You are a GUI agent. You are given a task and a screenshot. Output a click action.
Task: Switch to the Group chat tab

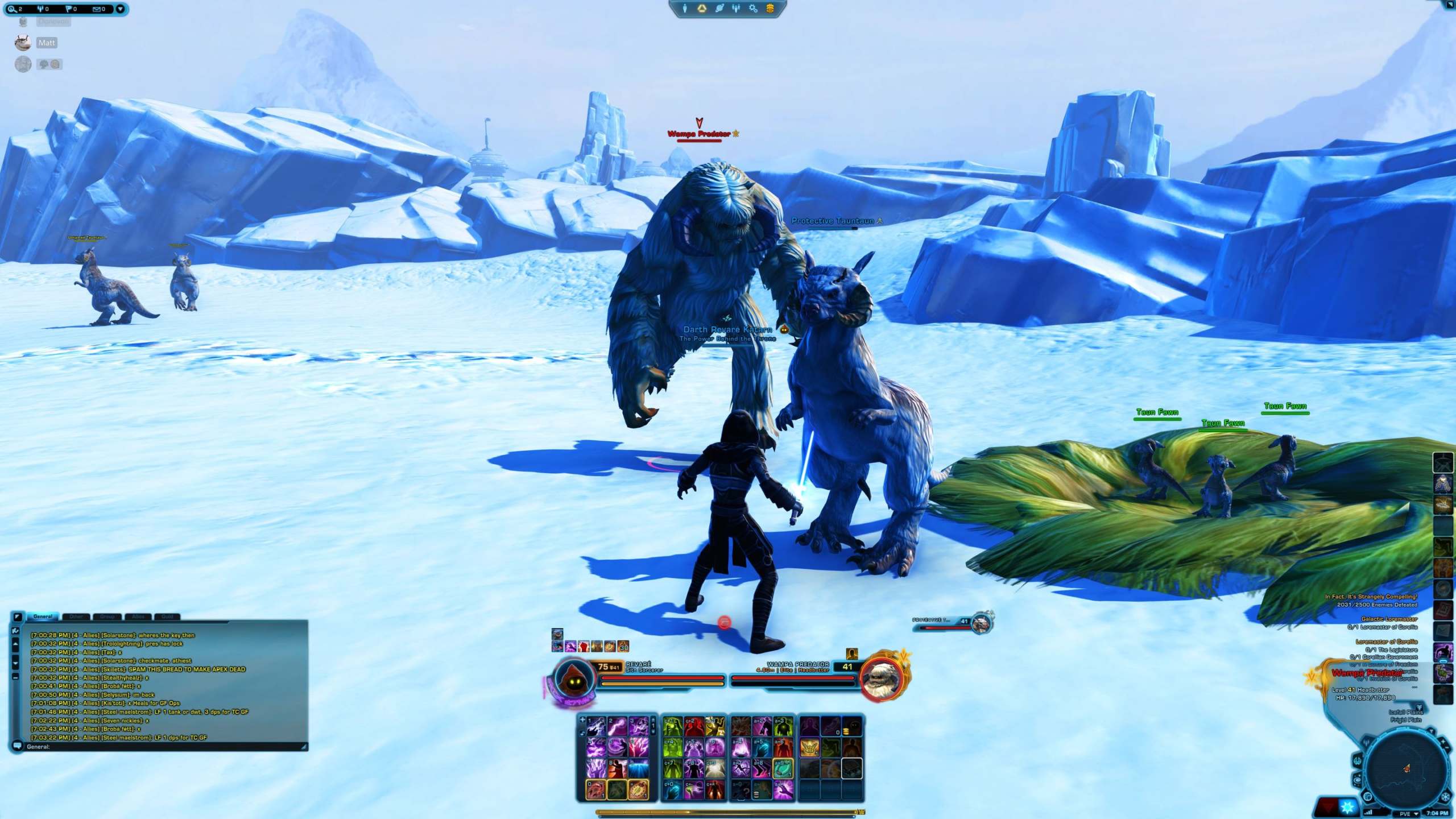point(107,617)
